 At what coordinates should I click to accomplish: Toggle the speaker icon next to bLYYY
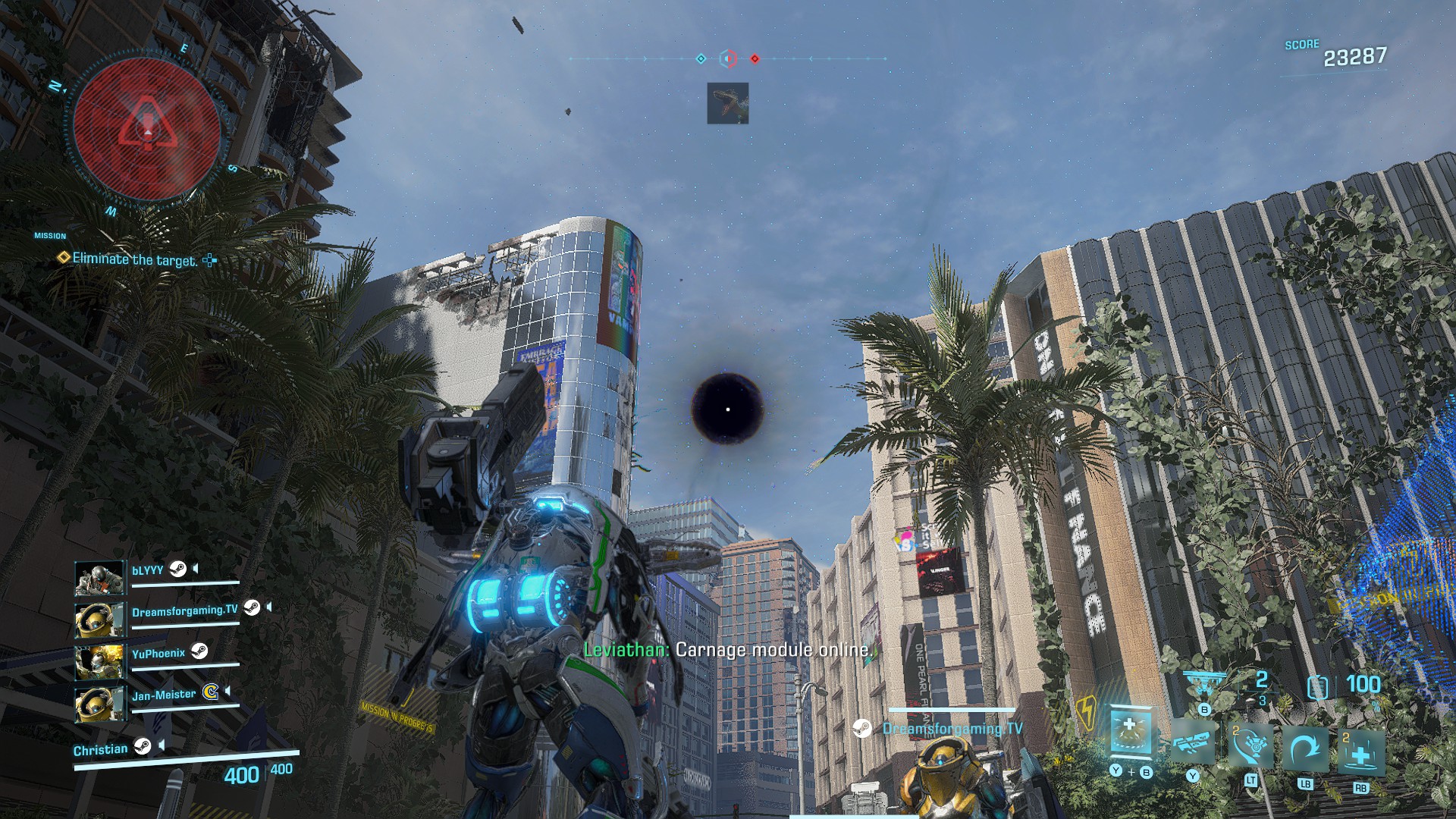click(x=196, y=569)
